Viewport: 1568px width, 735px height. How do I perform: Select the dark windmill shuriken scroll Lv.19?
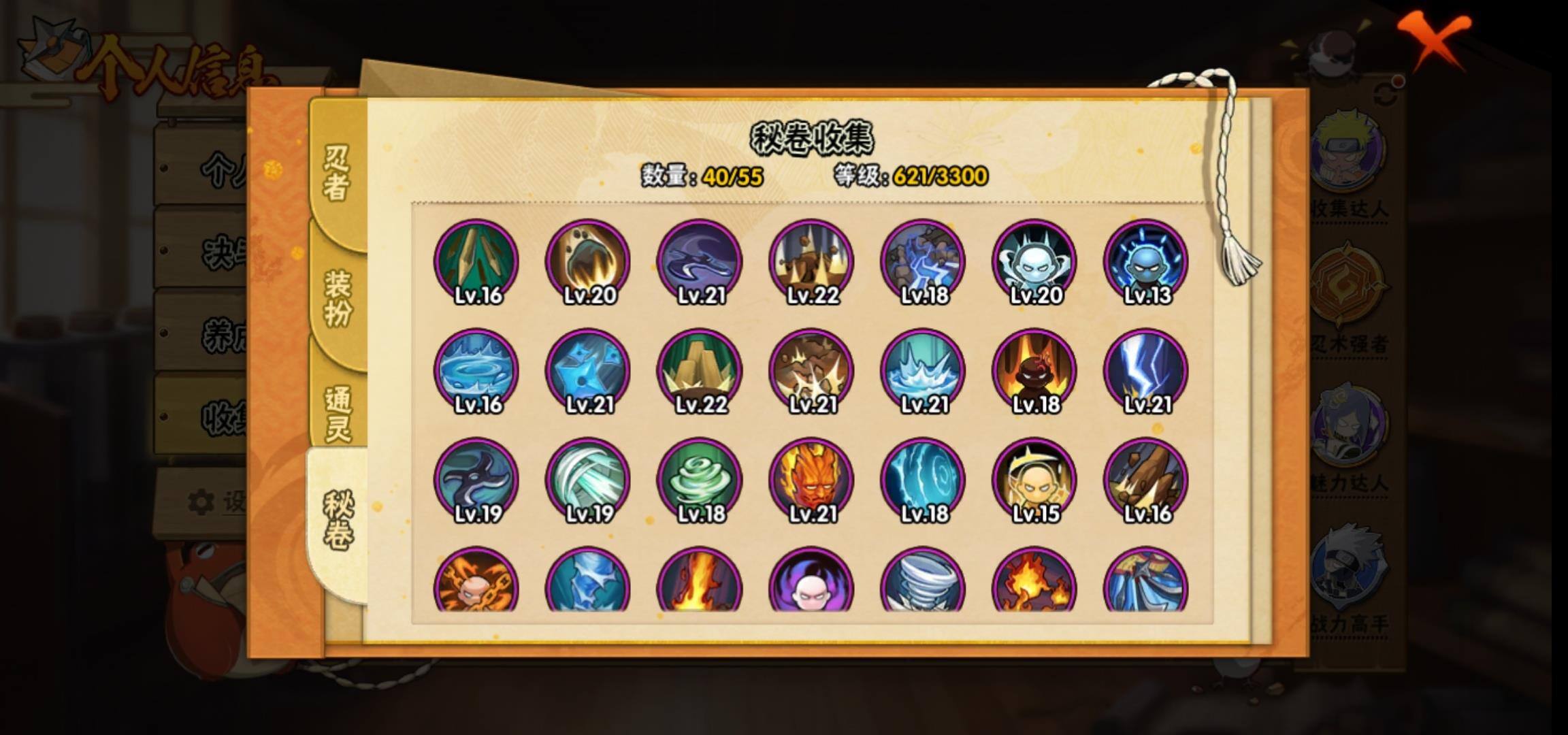[476, 480]
